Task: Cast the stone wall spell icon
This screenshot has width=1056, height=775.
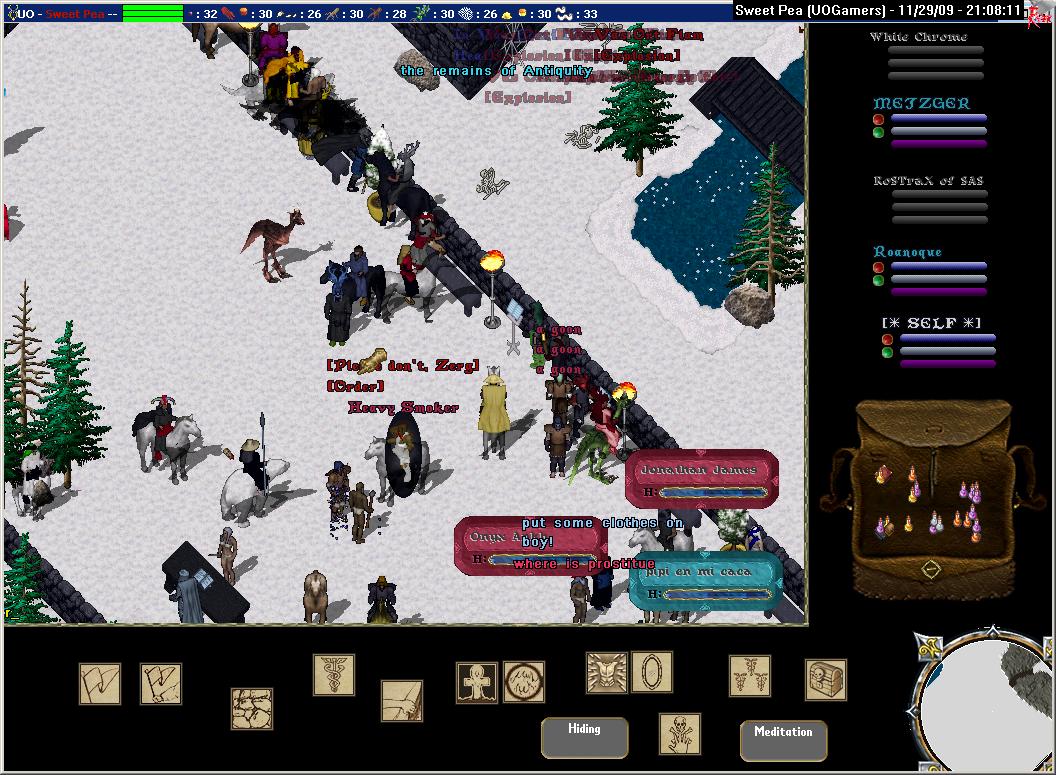Action: click(252, 708)
